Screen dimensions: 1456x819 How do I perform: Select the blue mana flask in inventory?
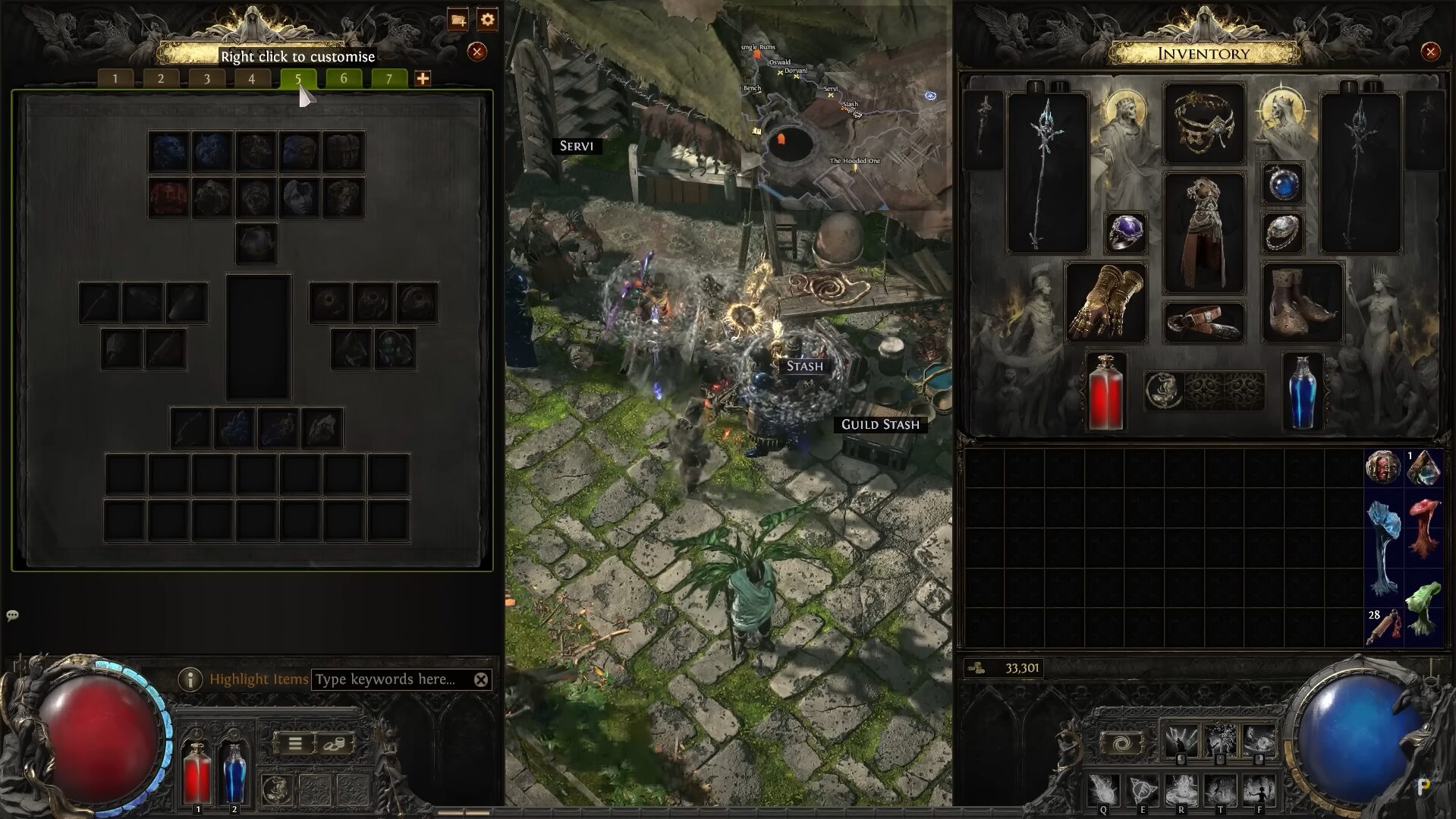coord(1303,391)
